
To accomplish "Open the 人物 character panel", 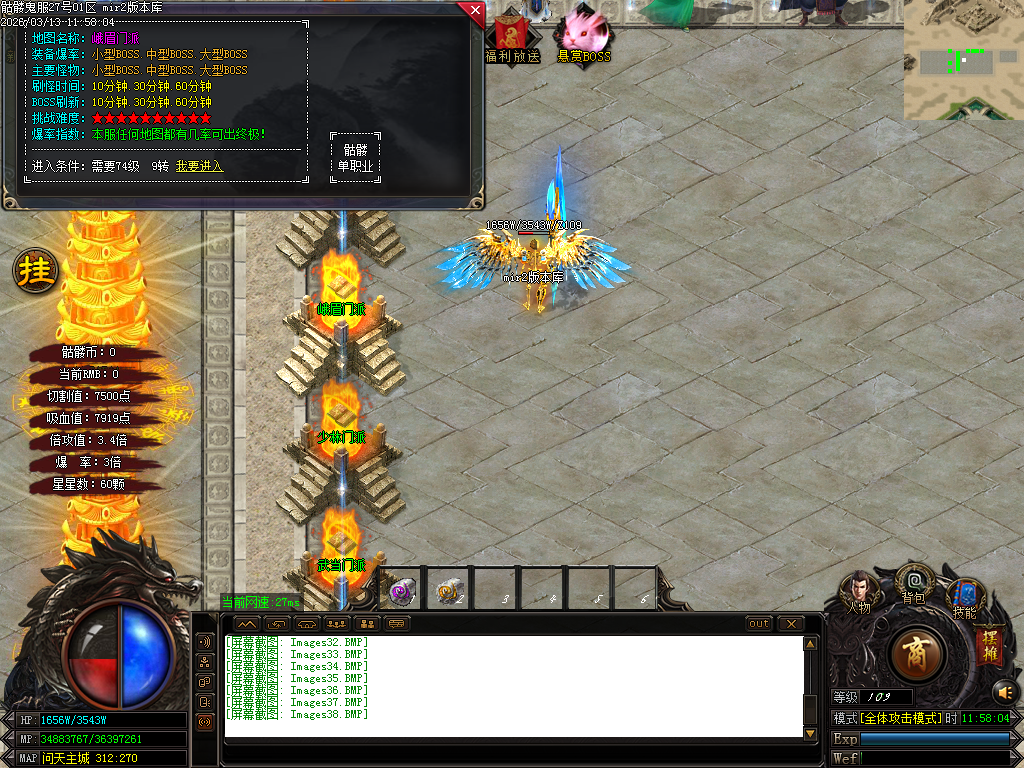I will [x=859, y=592].
